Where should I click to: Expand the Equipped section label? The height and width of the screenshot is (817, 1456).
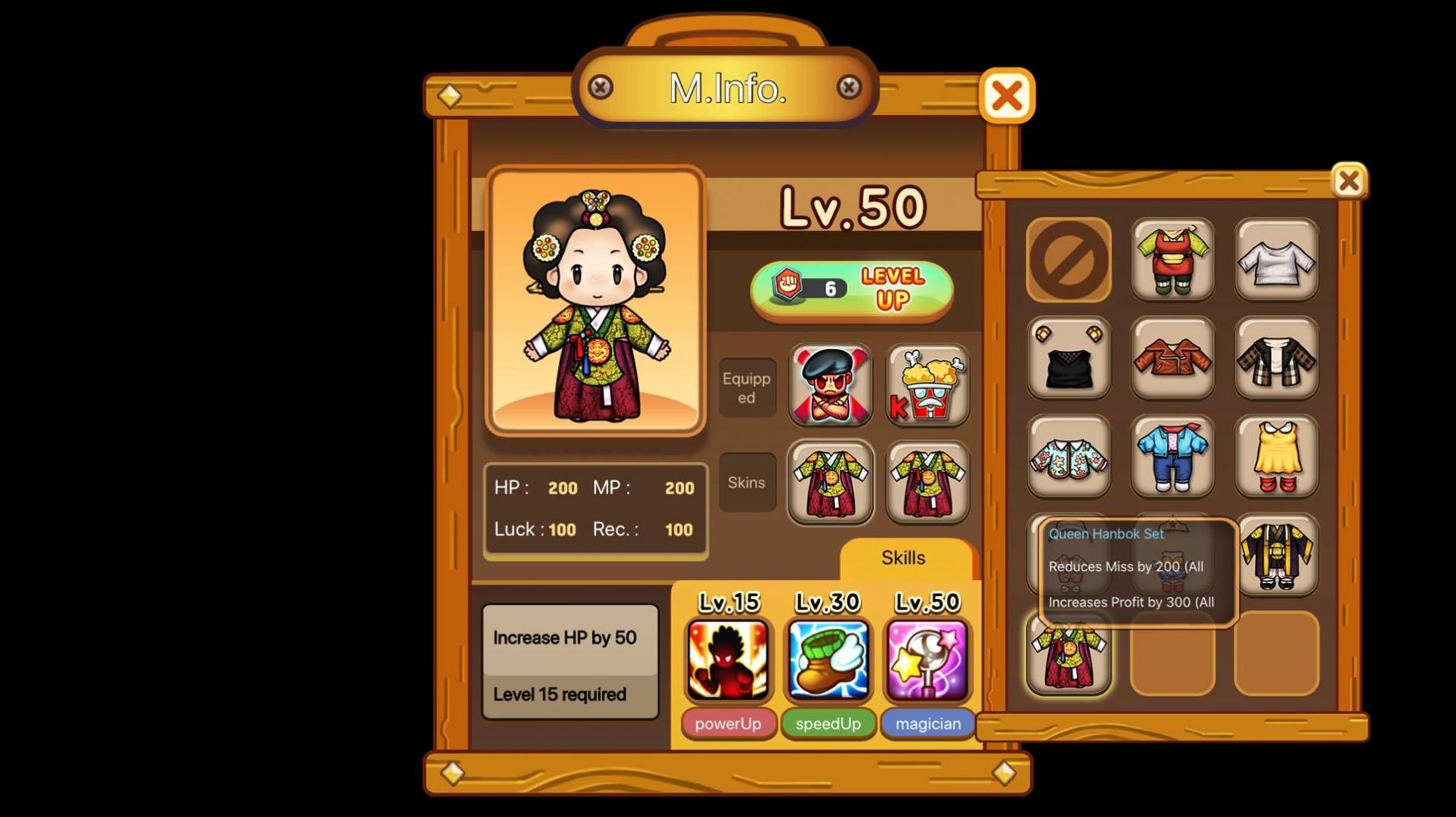(746, 387)
